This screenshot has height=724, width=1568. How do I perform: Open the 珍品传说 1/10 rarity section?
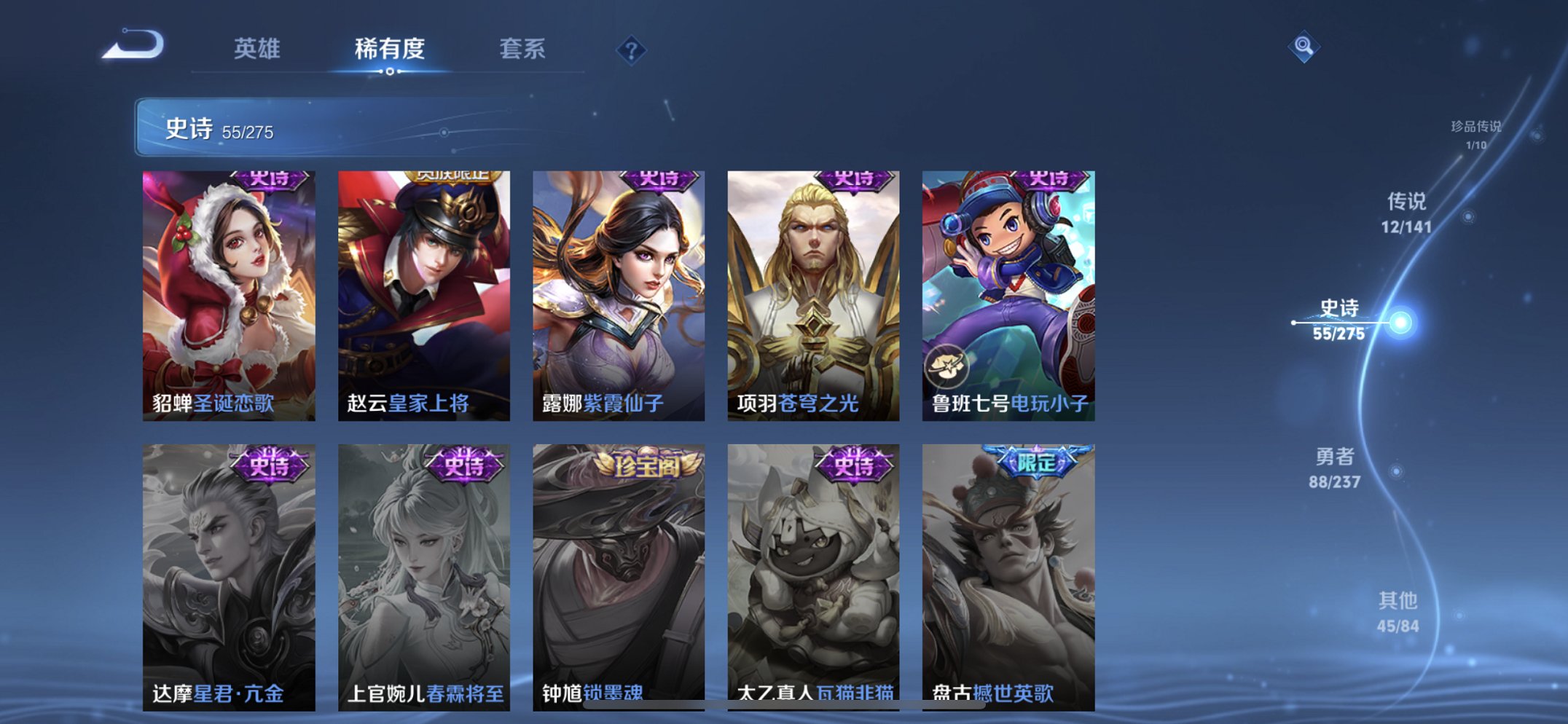pyautogui.click(x=1475, y=131)
